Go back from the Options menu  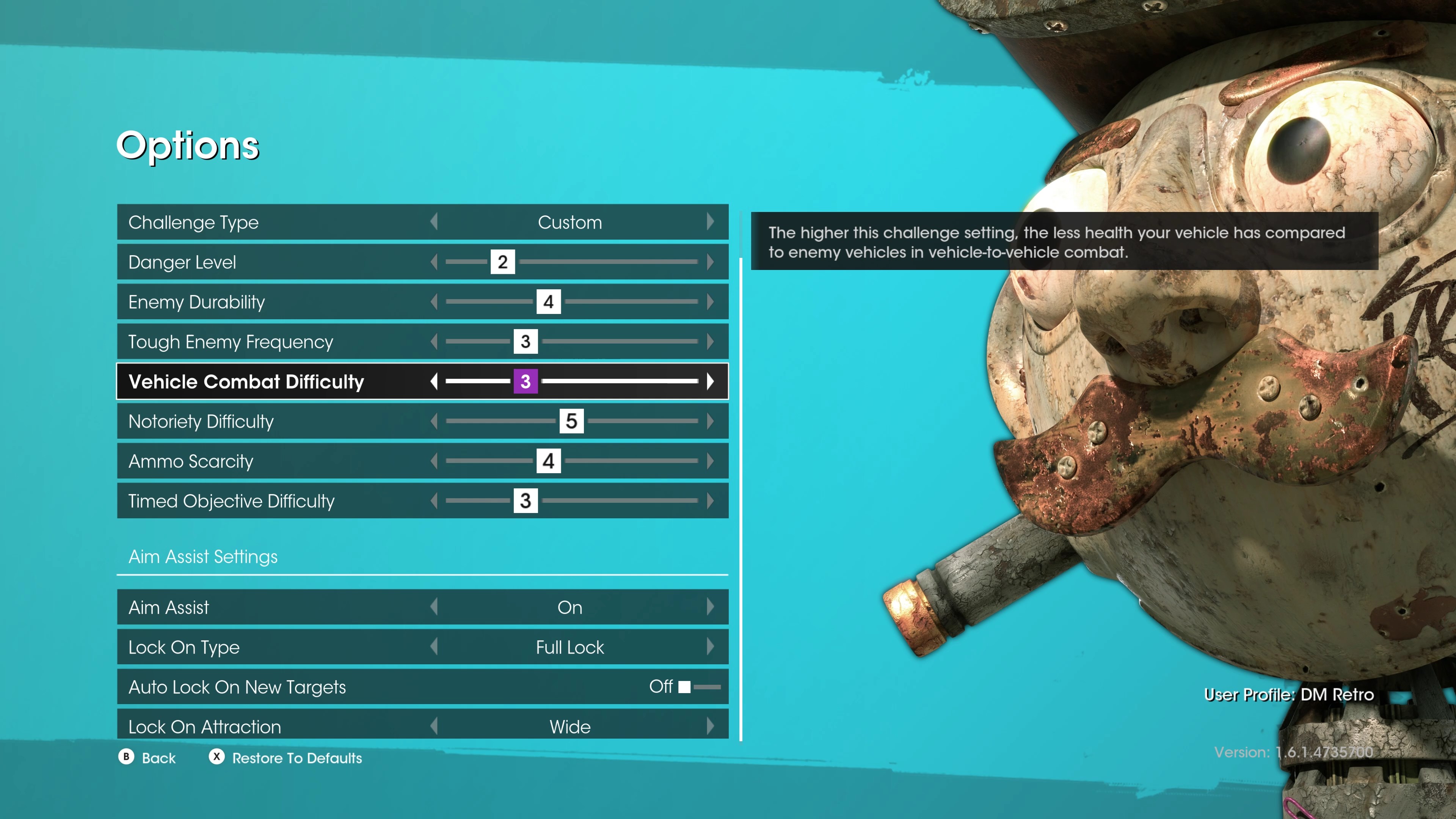pyautogui.click(x=147, y=758)
